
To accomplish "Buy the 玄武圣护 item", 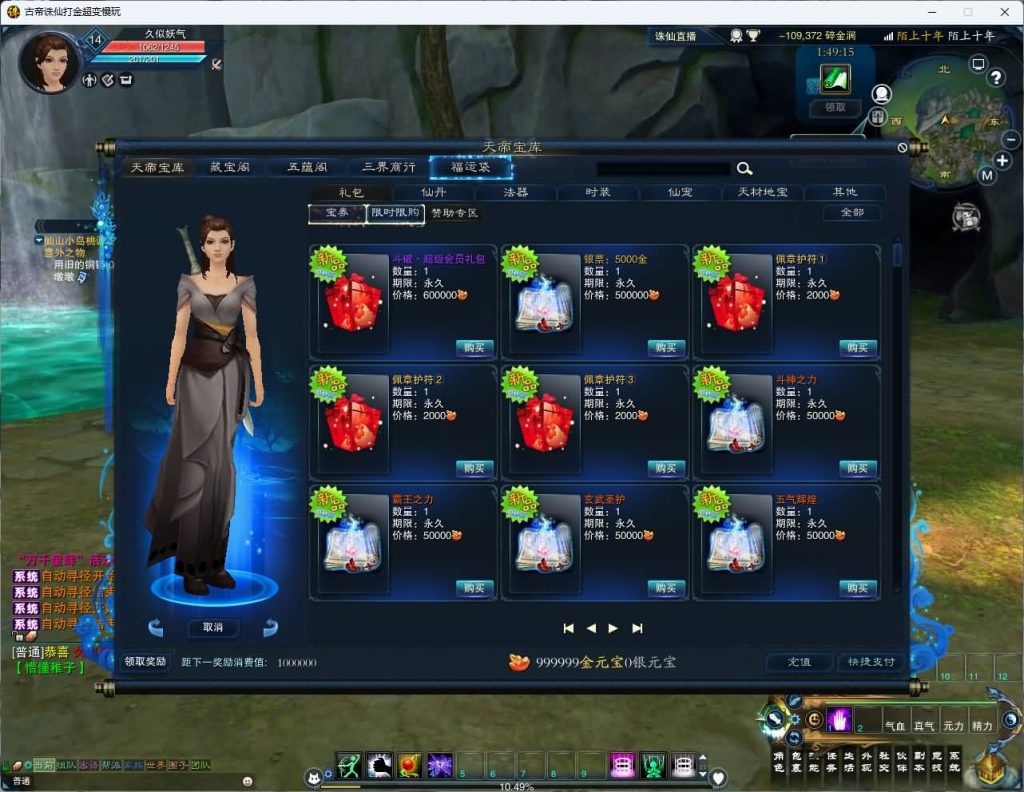I will pos(666,588).
